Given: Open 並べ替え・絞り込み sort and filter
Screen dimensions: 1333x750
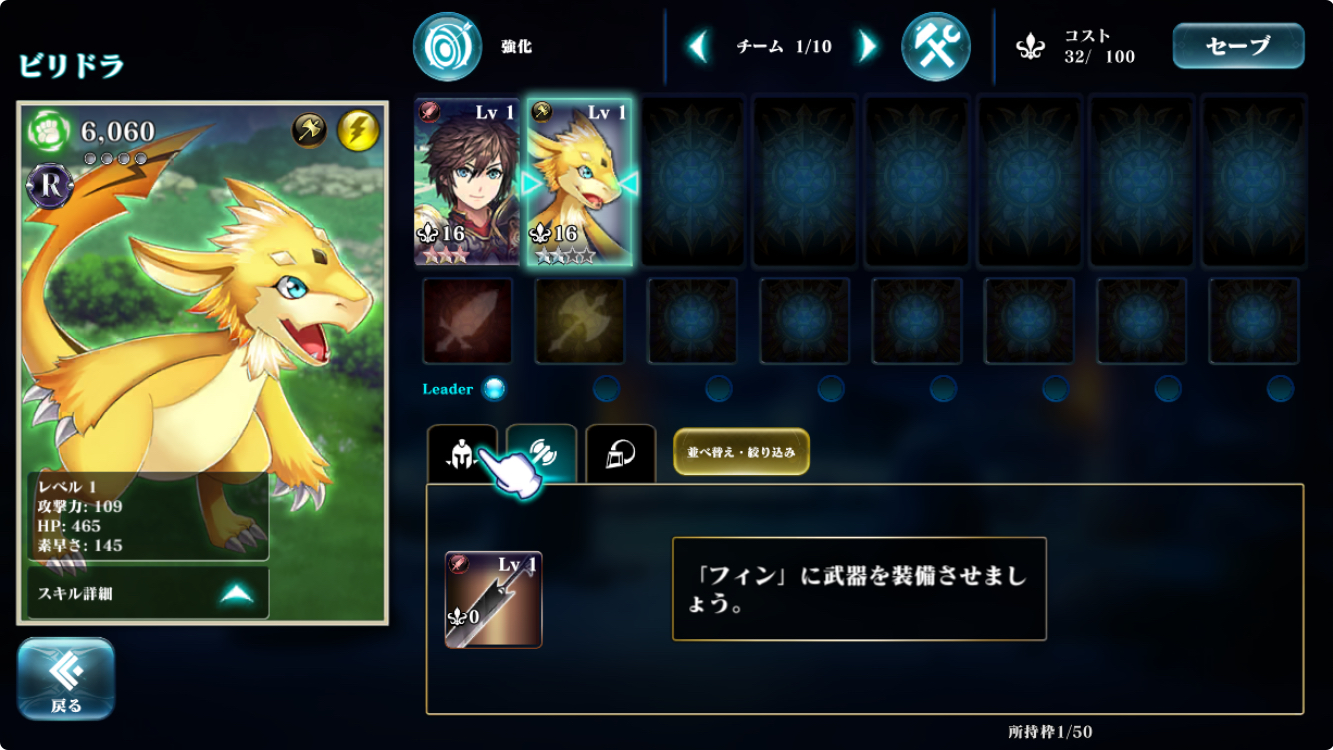Looking at the screenshot, I should pos(741,452).
